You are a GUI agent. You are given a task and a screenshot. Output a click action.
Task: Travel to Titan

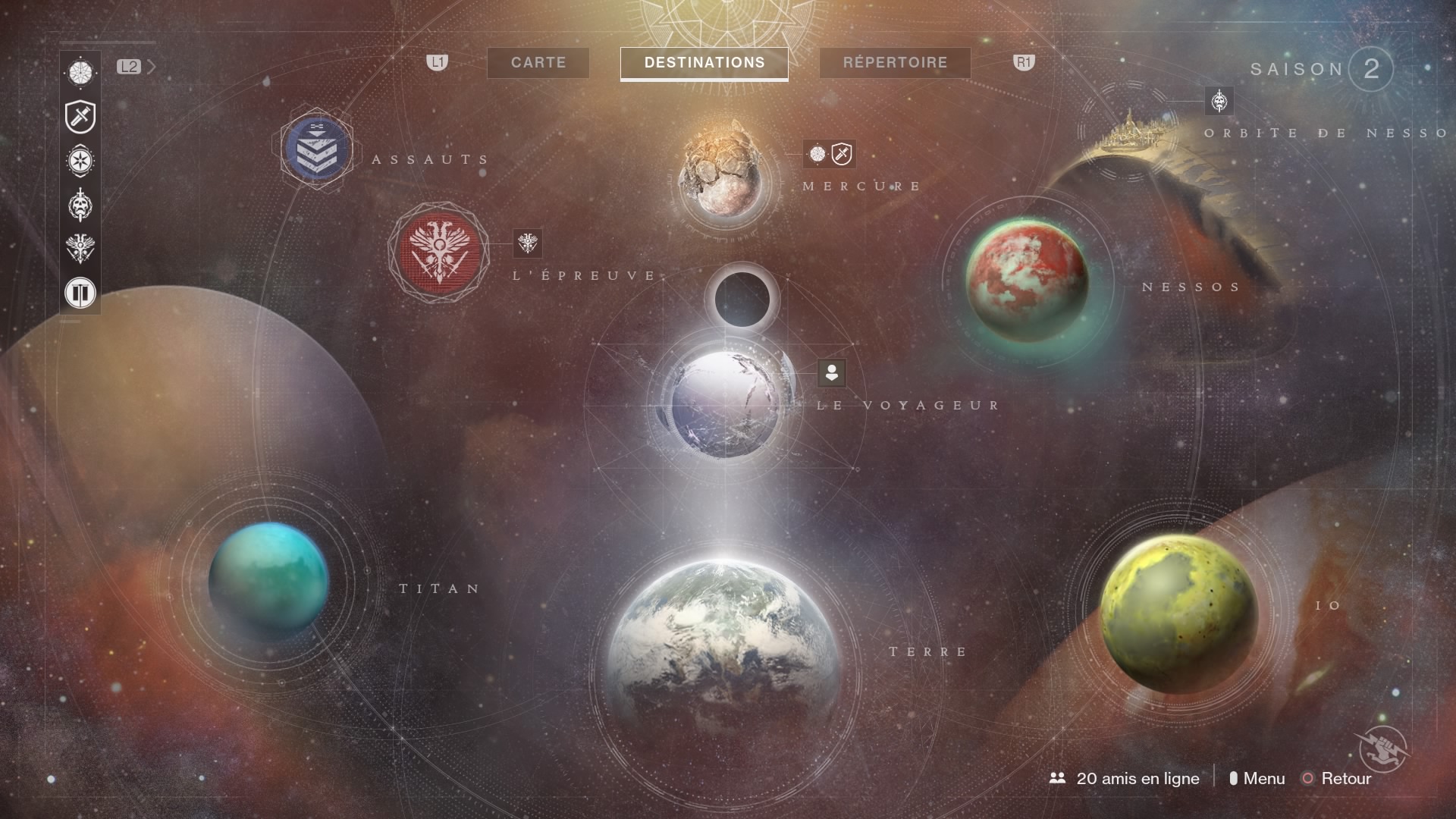[x=268, y=580]
